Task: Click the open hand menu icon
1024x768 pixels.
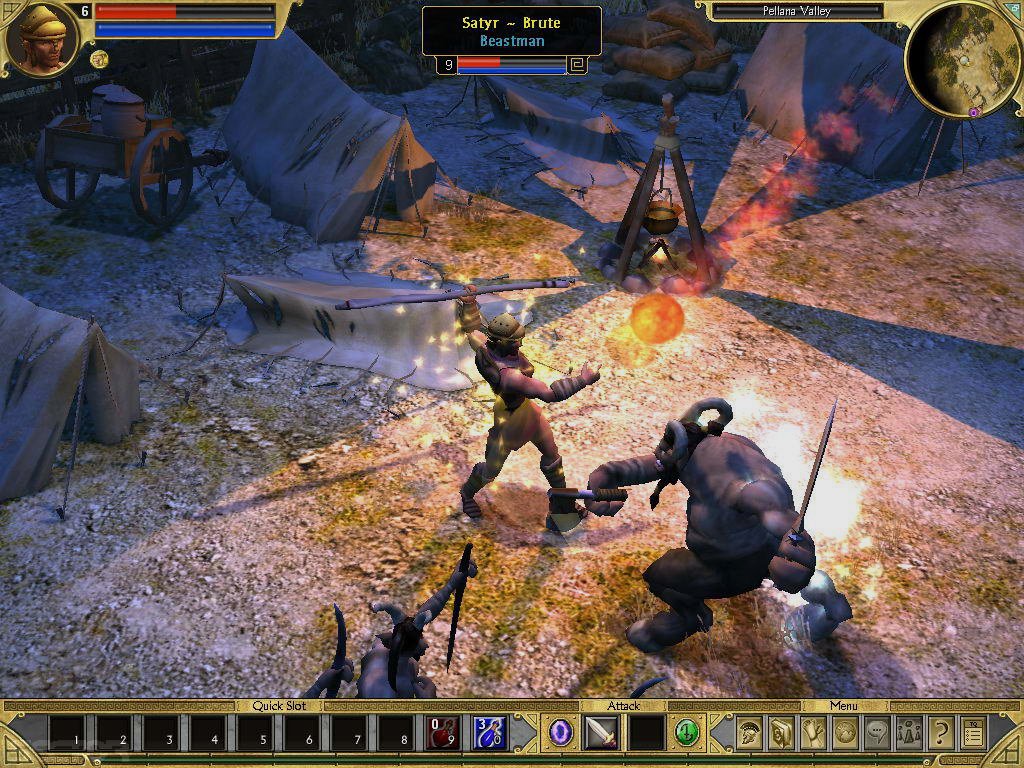Action: tap(813, 734)
